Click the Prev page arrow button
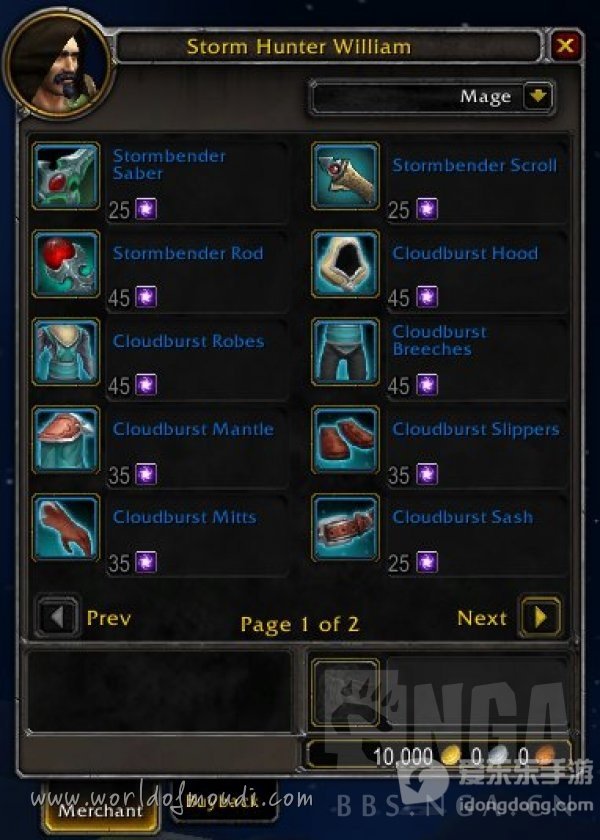Image resolution: width=600 pixels, height=840 pixels. [58, 617]
